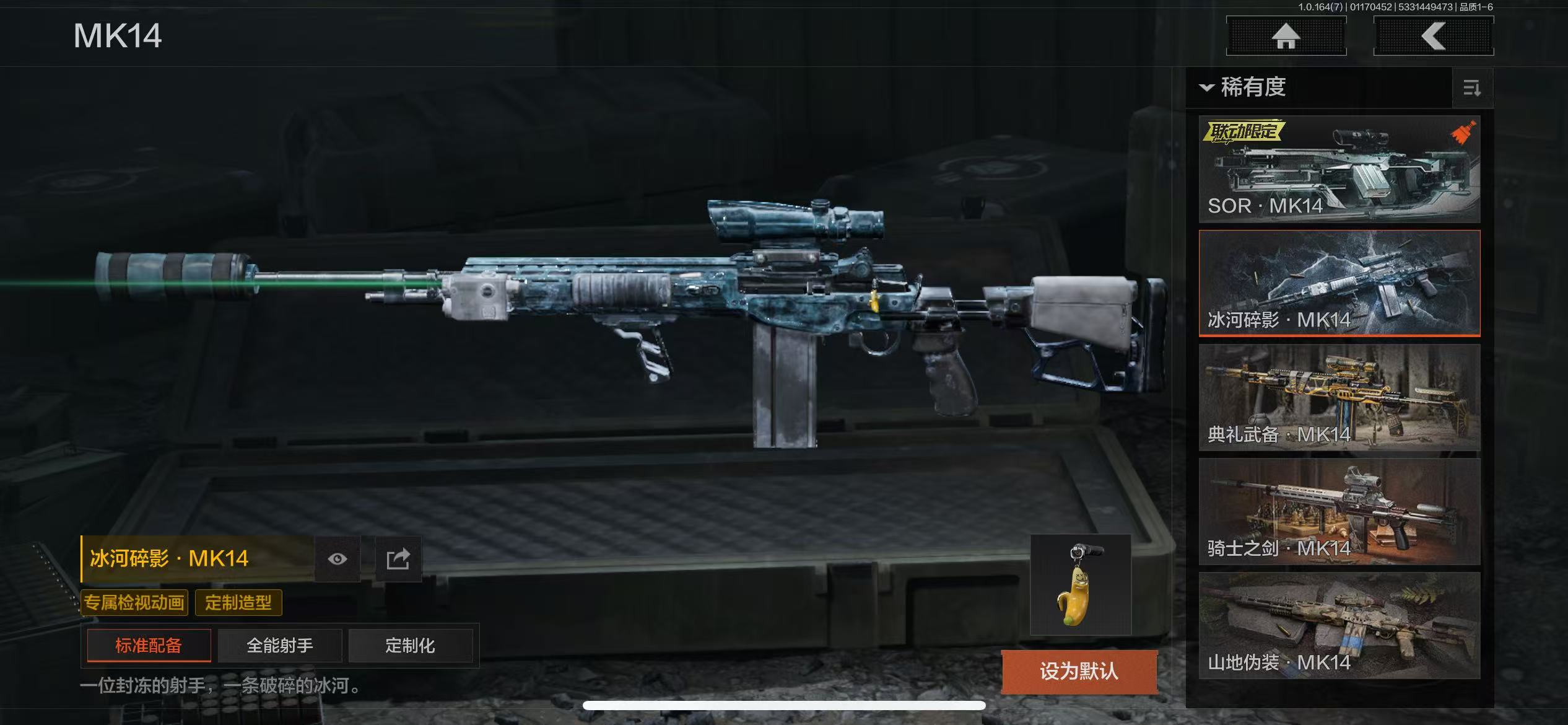View the 专属检视动画 tag
1568x725 pixels.
134,602
